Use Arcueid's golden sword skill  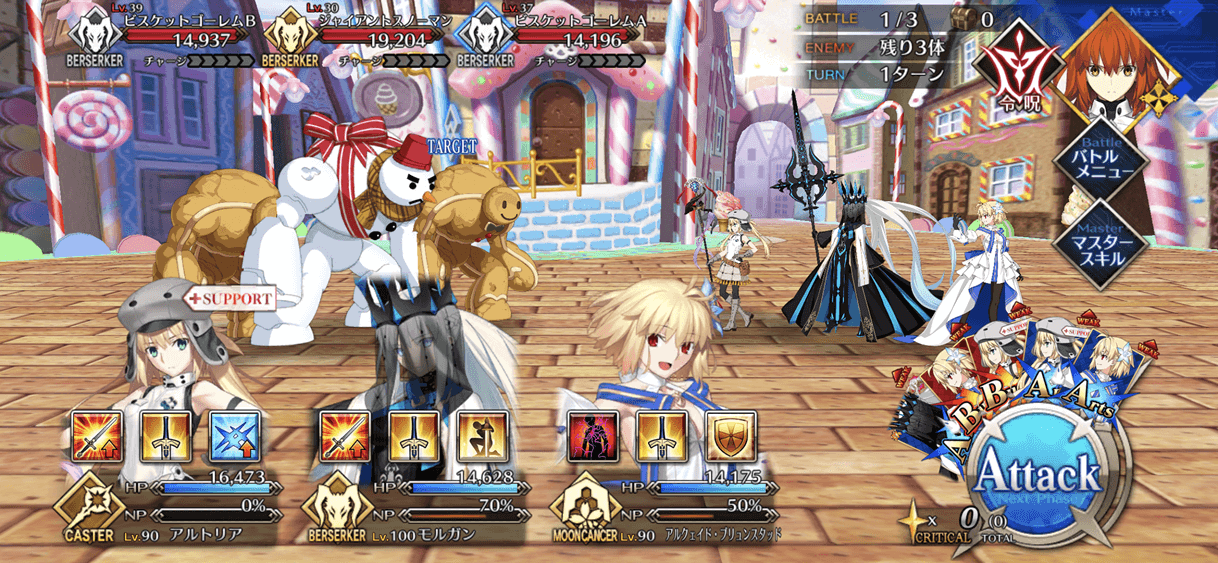pyautogui.click(x=661, y=435)
